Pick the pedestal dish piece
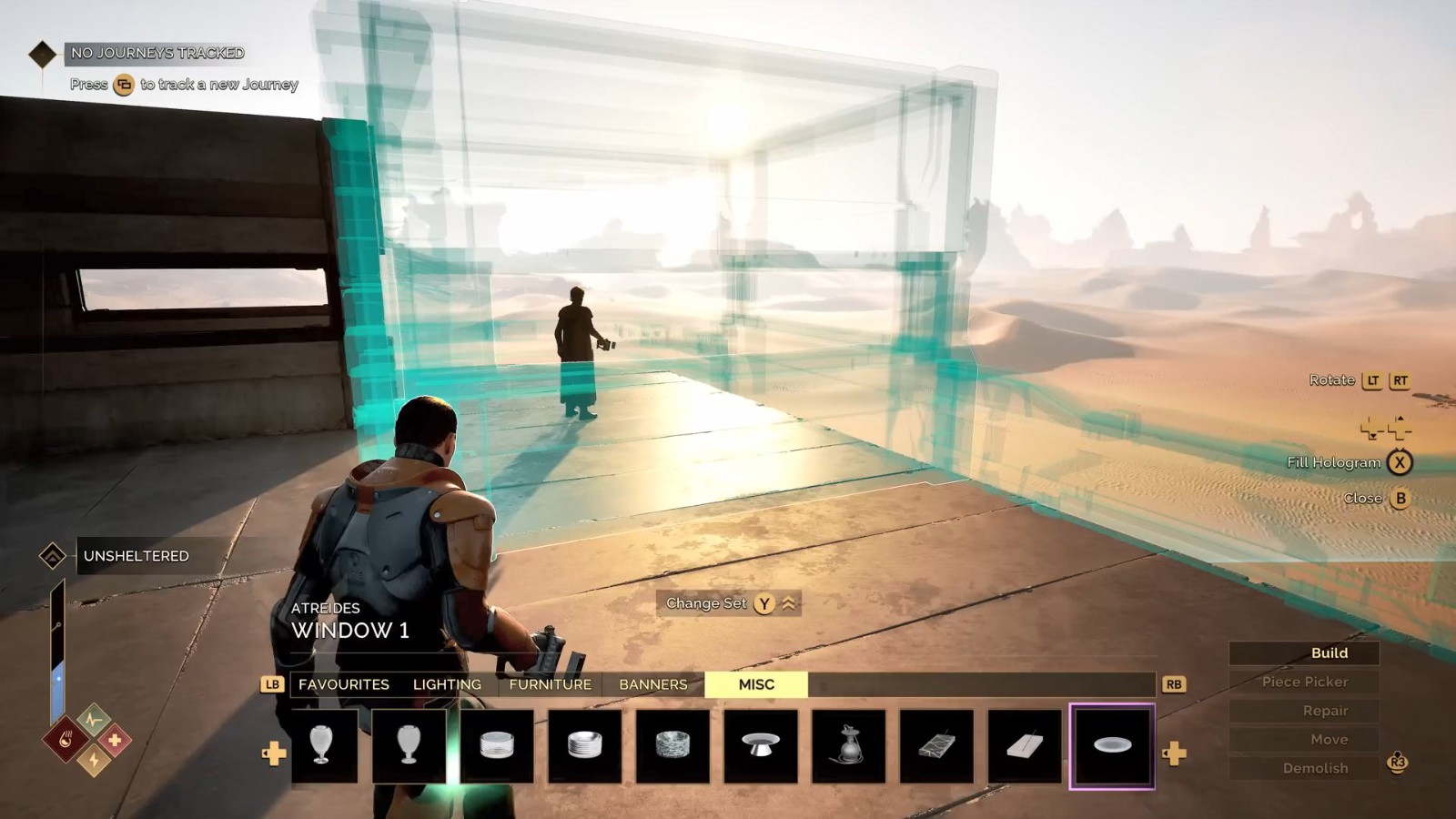The image size is (1456, 819). point(760,746)
